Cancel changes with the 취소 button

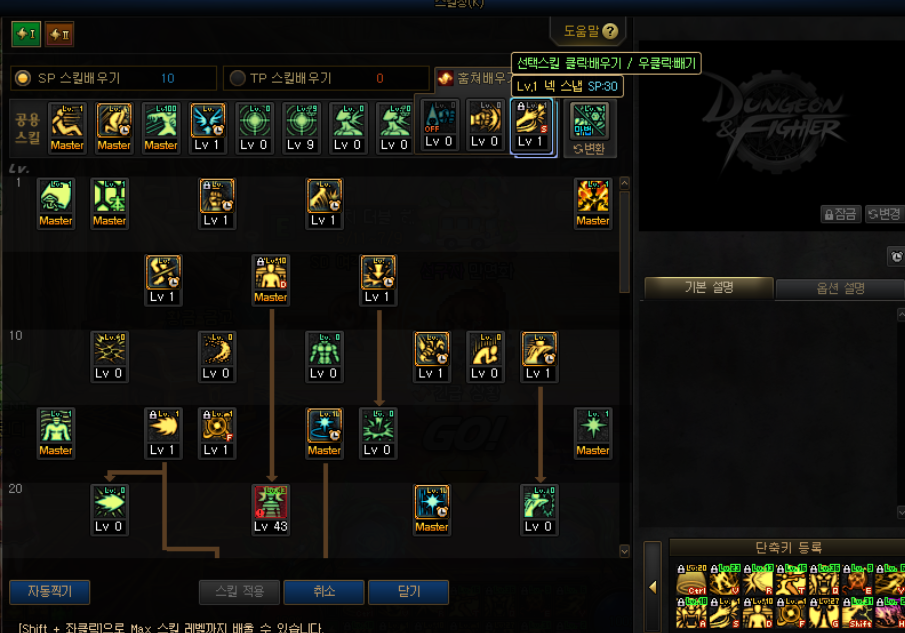324,592
